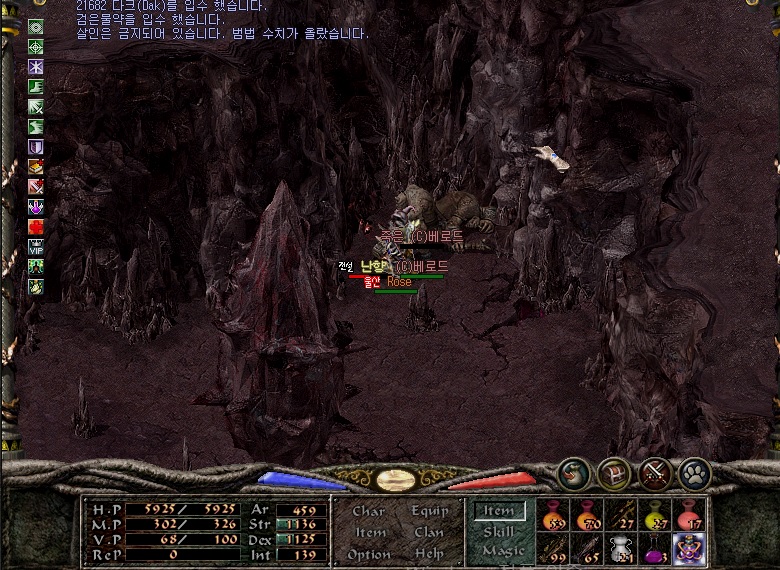Open the Clan menu
The image size is (780, 570).
tap(429, 532)
